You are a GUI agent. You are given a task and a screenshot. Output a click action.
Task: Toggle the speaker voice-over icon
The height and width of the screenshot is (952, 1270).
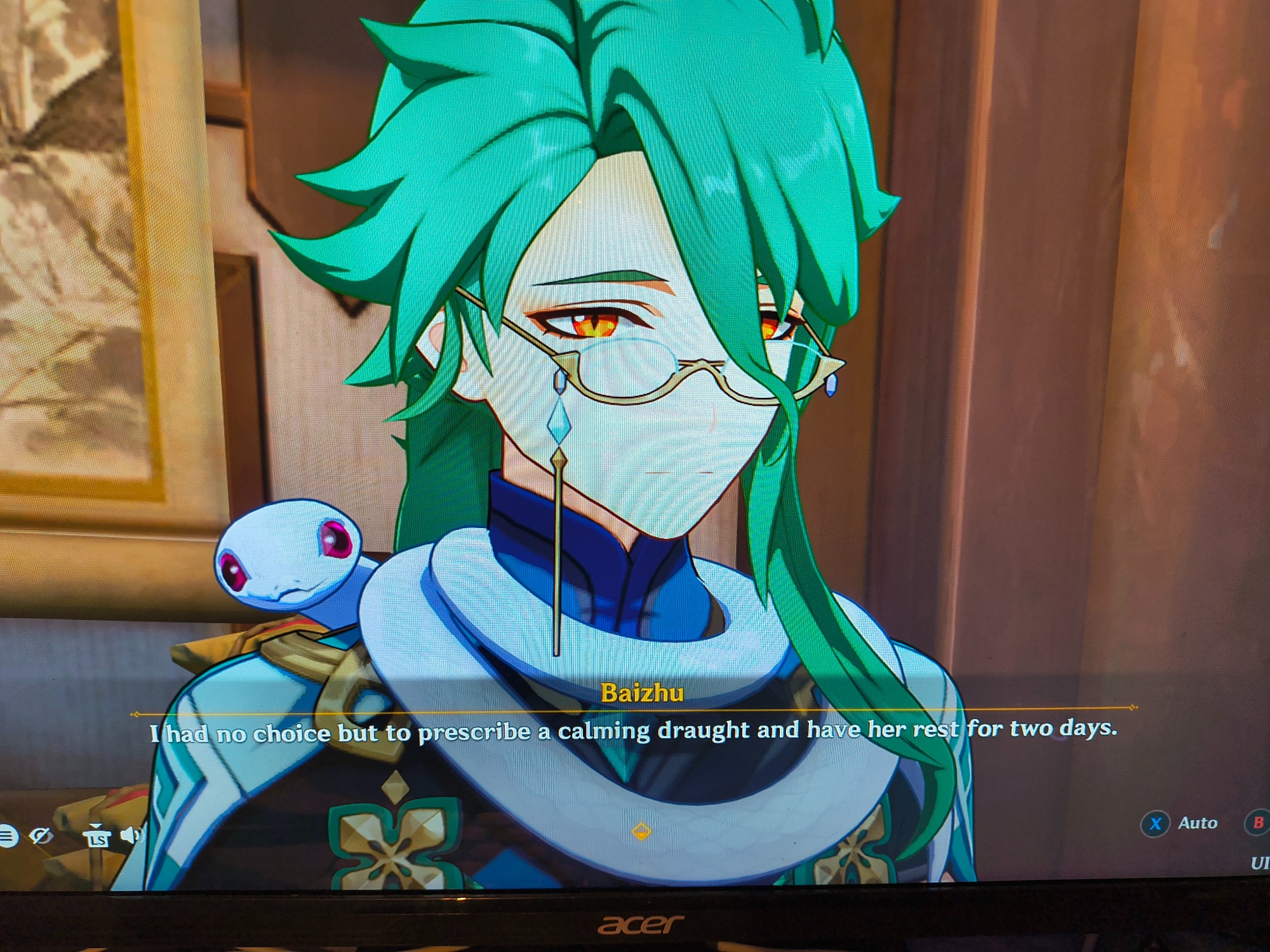tap(131, 835)
